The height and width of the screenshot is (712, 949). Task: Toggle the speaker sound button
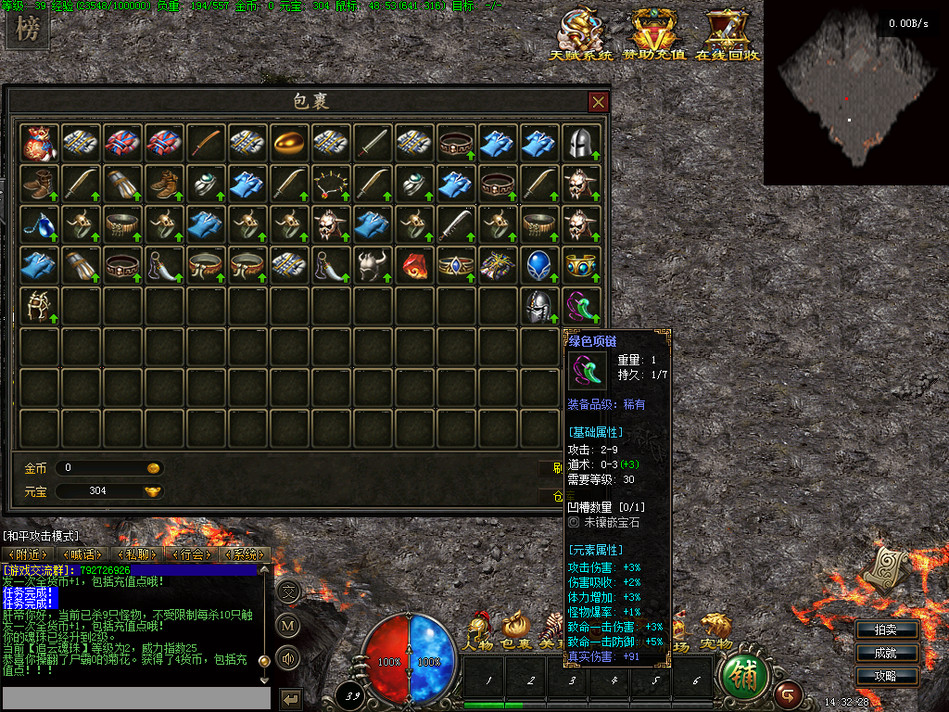pos(288,657)
